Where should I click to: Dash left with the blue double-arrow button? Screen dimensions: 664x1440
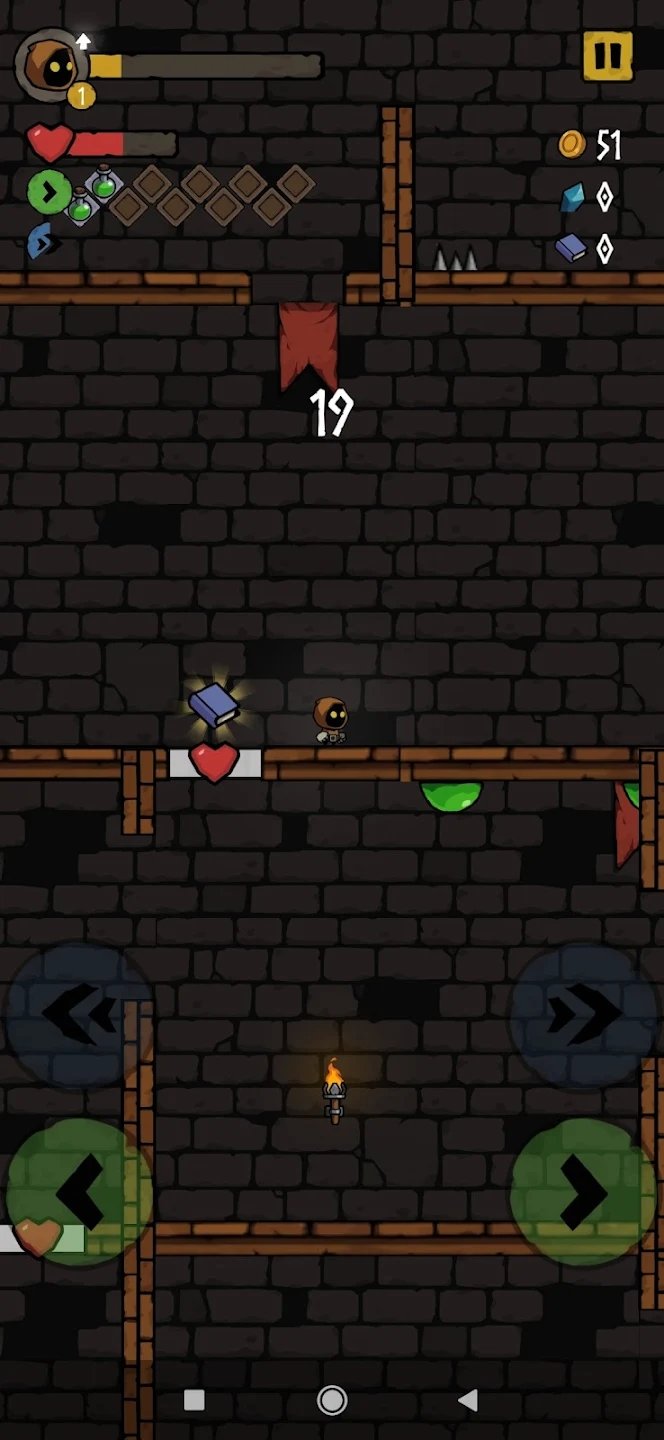(77, 1016)
